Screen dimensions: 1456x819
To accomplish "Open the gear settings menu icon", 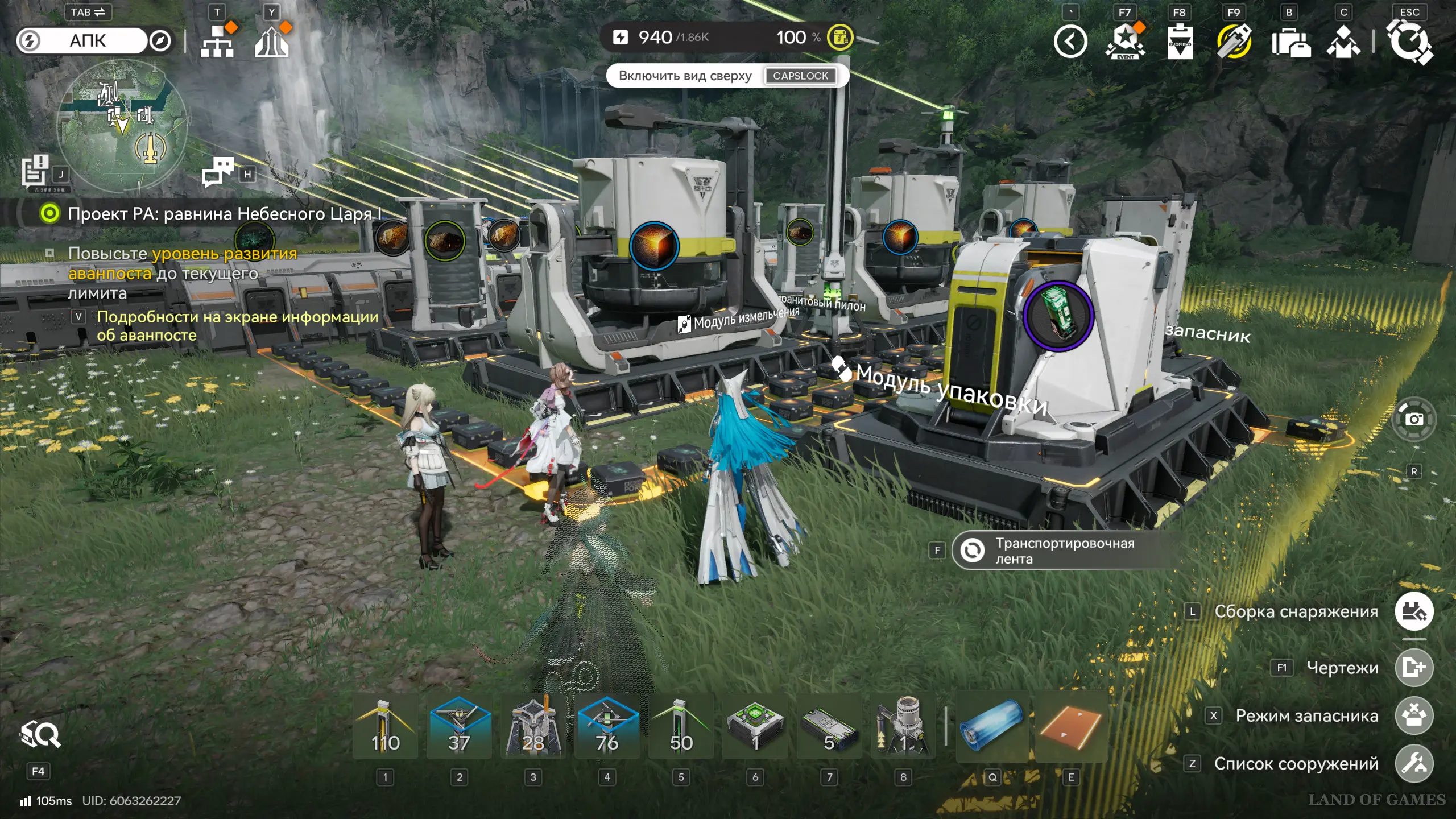I will point(1409,42).
